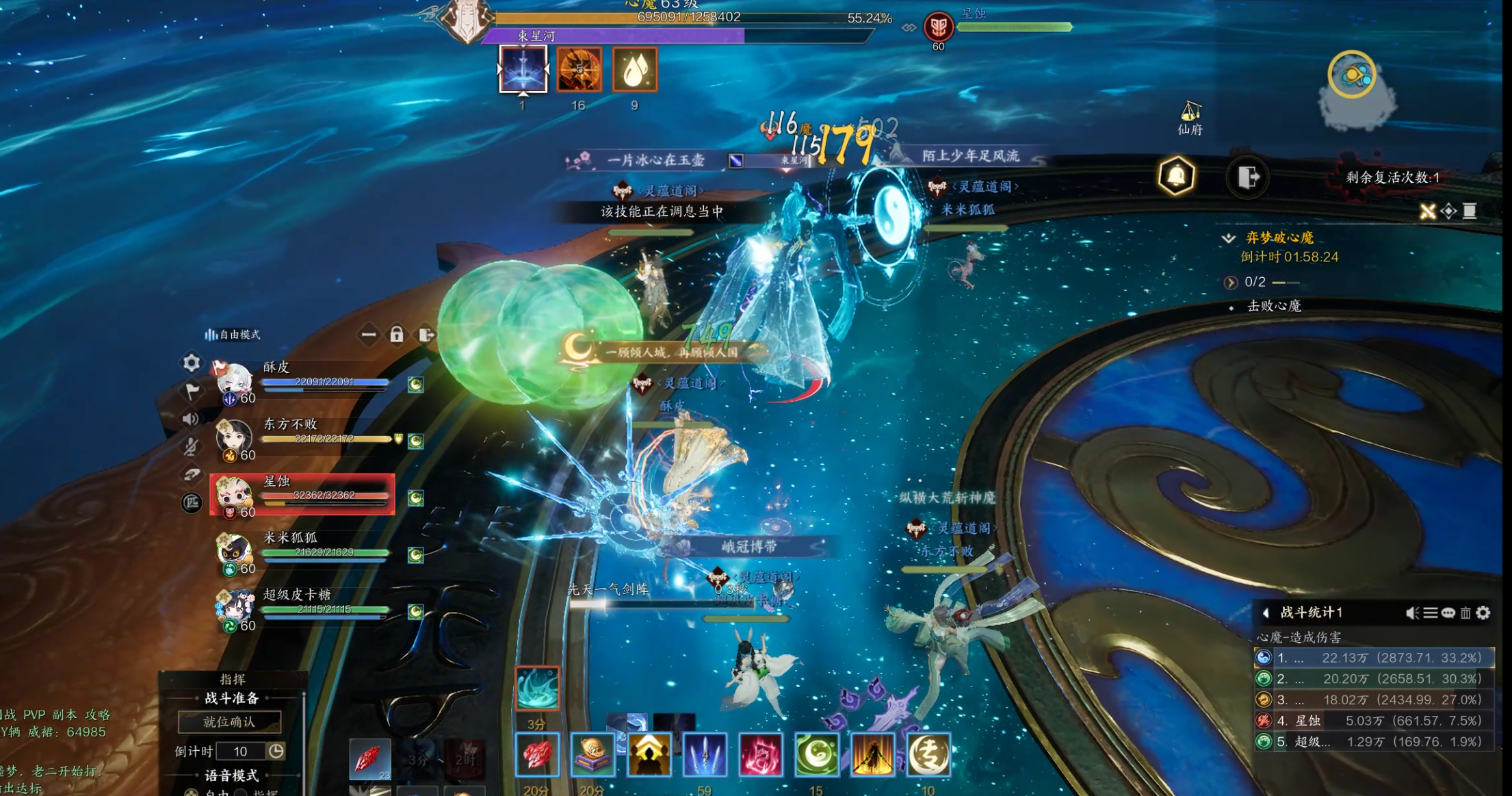
Task: Use the crescent moon rune skill
Action: tap(928, 754)
